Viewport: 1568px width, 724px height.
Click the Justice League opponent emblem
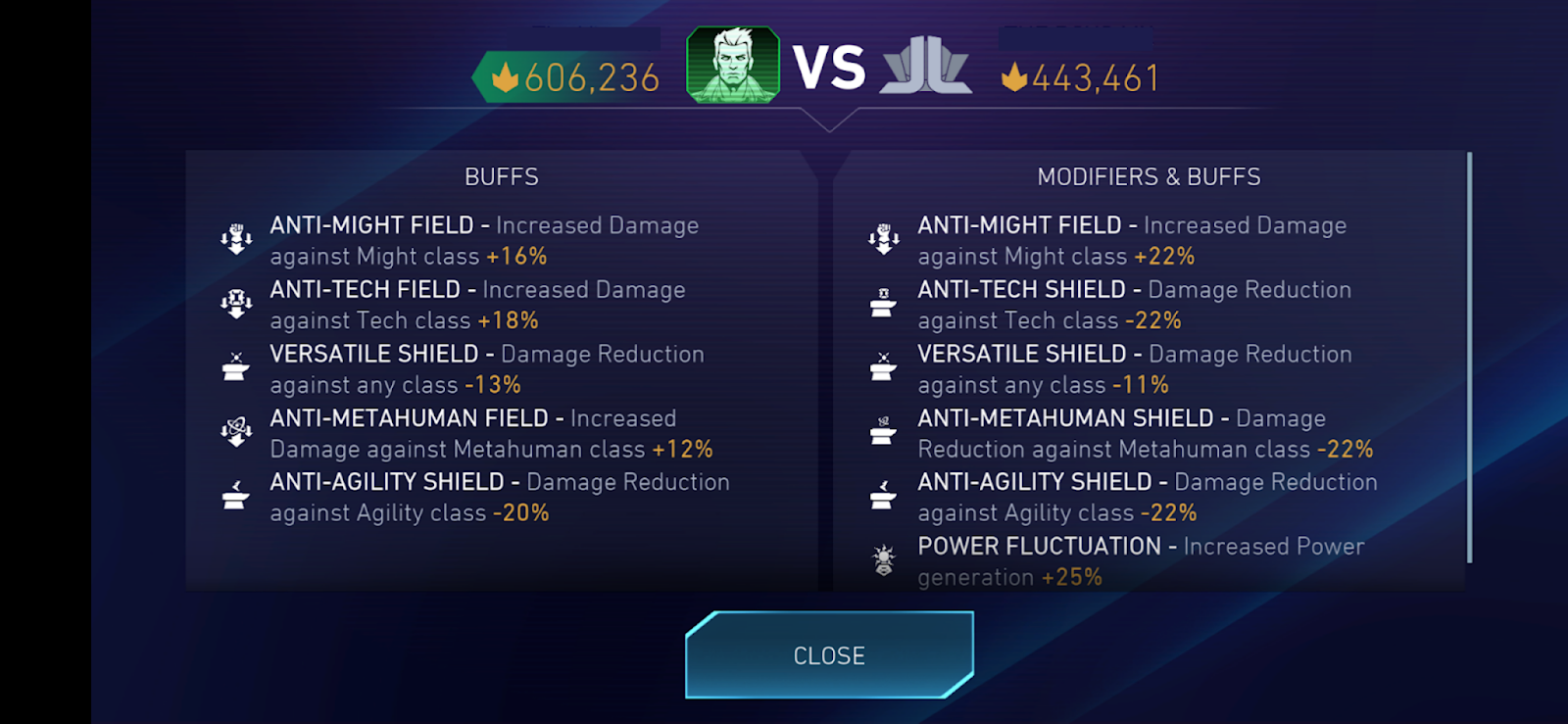926,67
